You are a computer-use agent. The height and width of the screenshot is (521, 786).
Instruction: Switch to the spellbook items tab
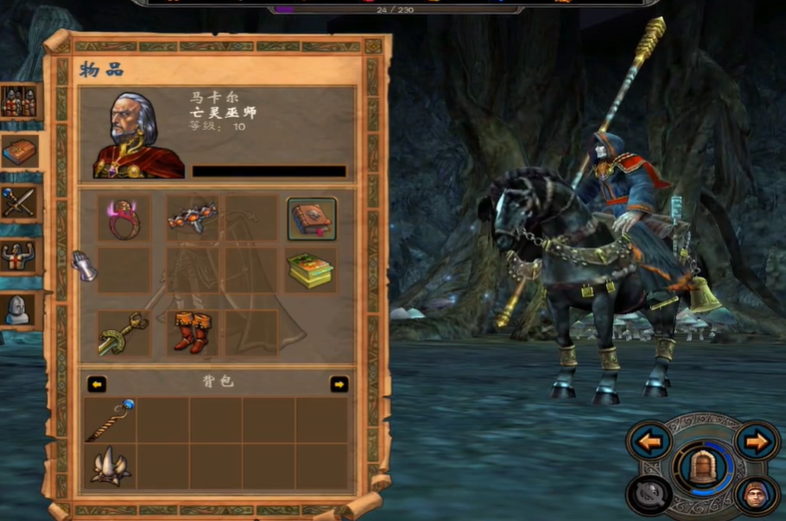pos(18,152)
